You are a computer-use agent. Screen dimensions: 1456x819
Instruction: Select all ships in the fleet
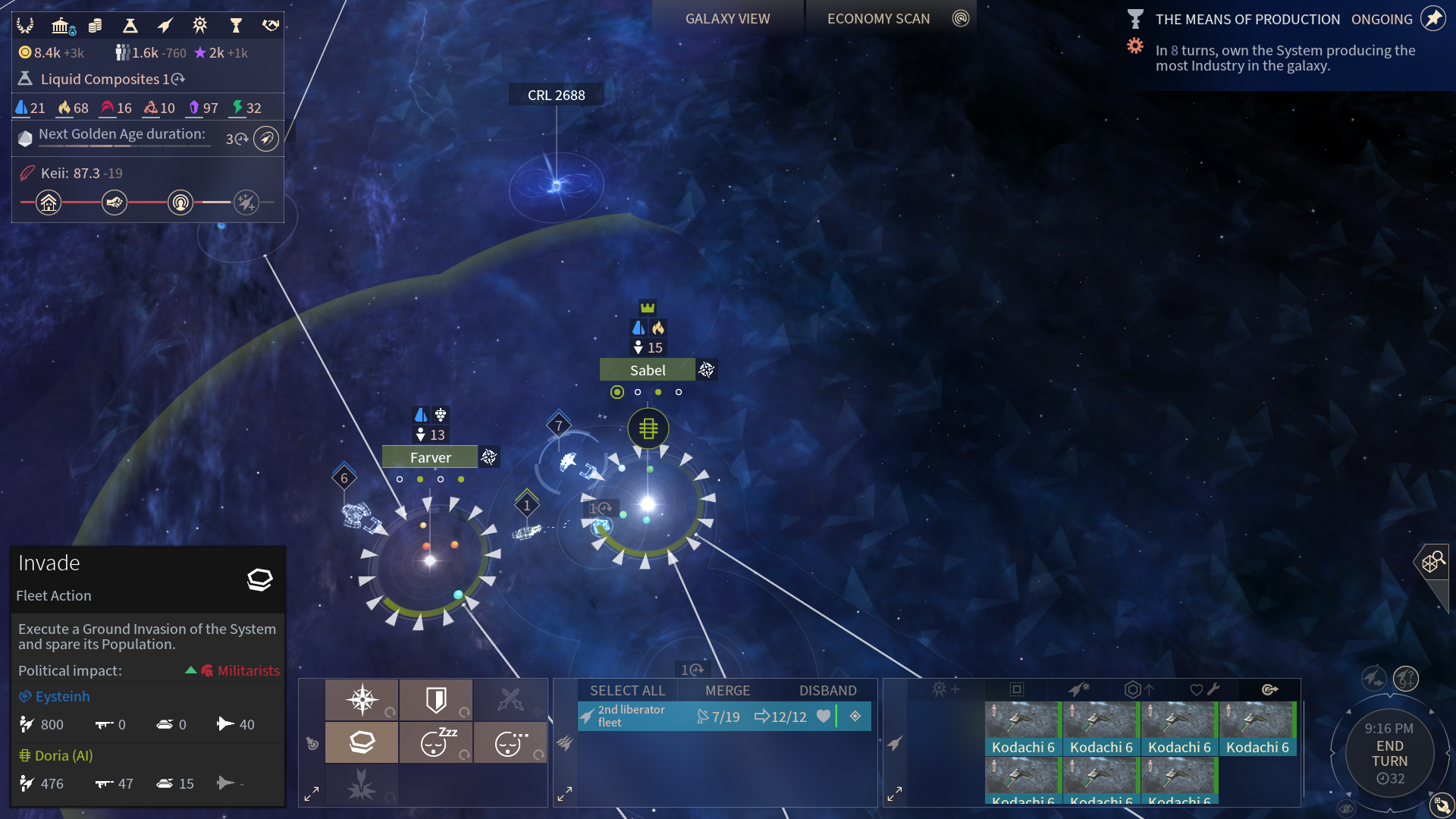click(x=627, y=690)
